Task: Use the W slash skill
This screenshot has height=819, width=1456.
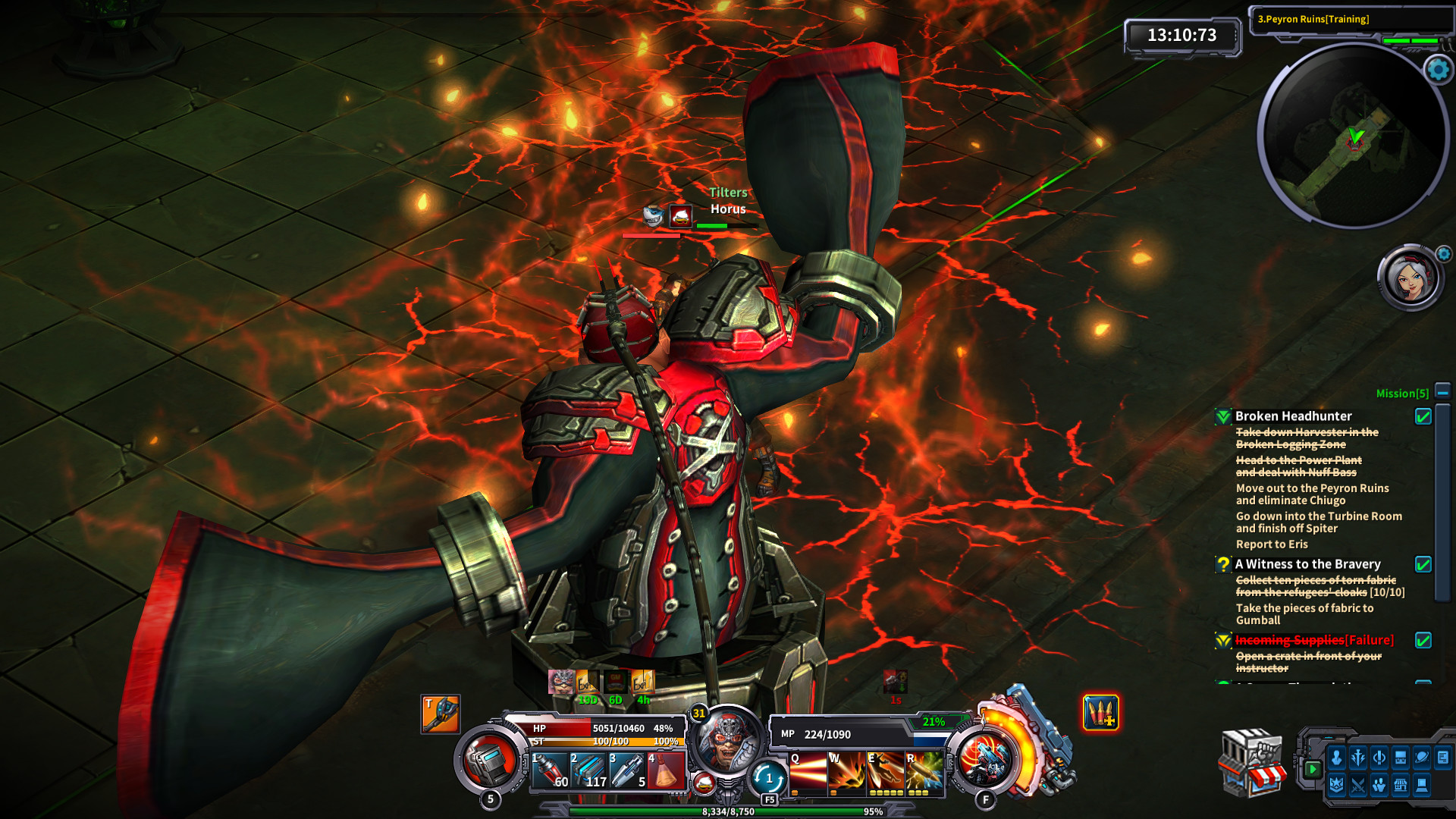Action: click(846, 772)
